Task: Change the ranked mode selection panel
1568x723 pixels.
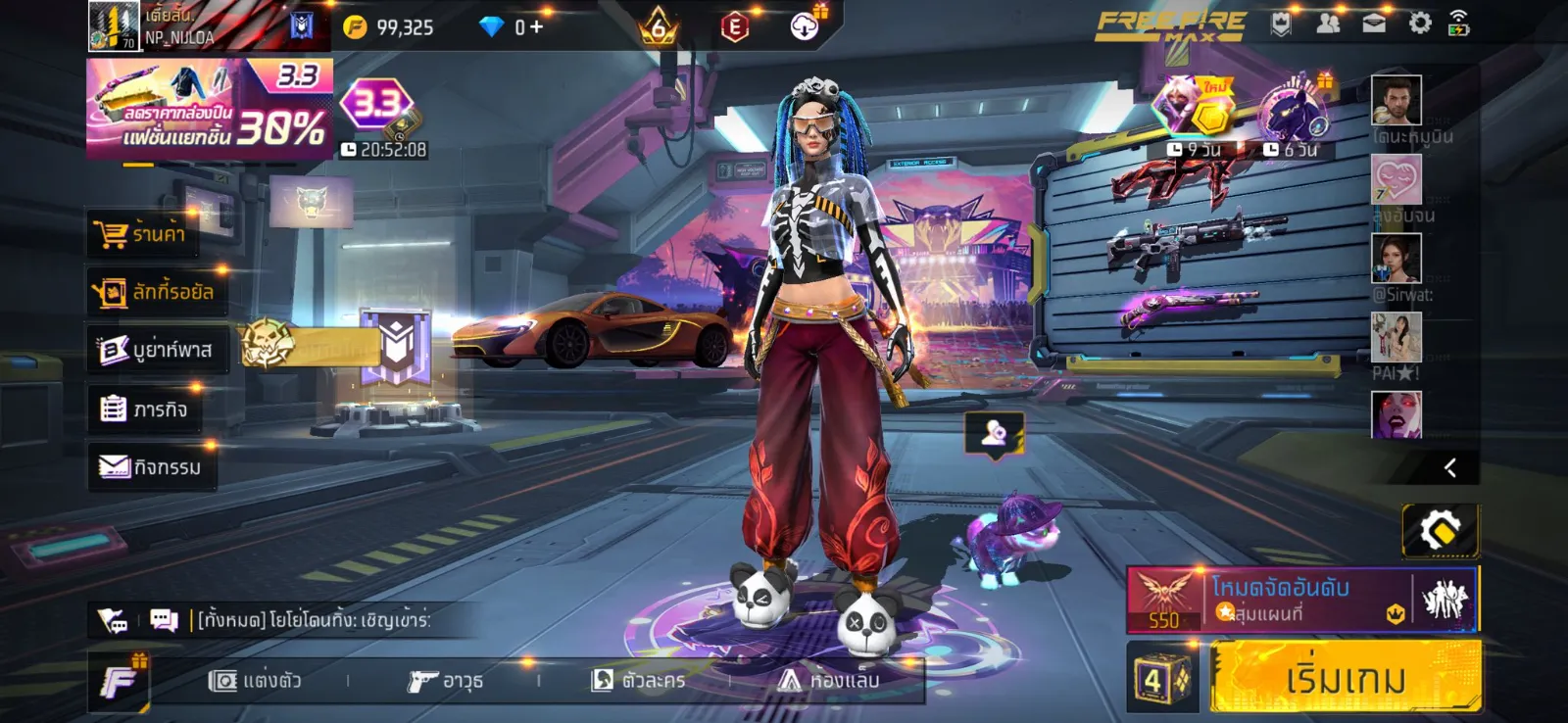Action: click(1301, 599)
